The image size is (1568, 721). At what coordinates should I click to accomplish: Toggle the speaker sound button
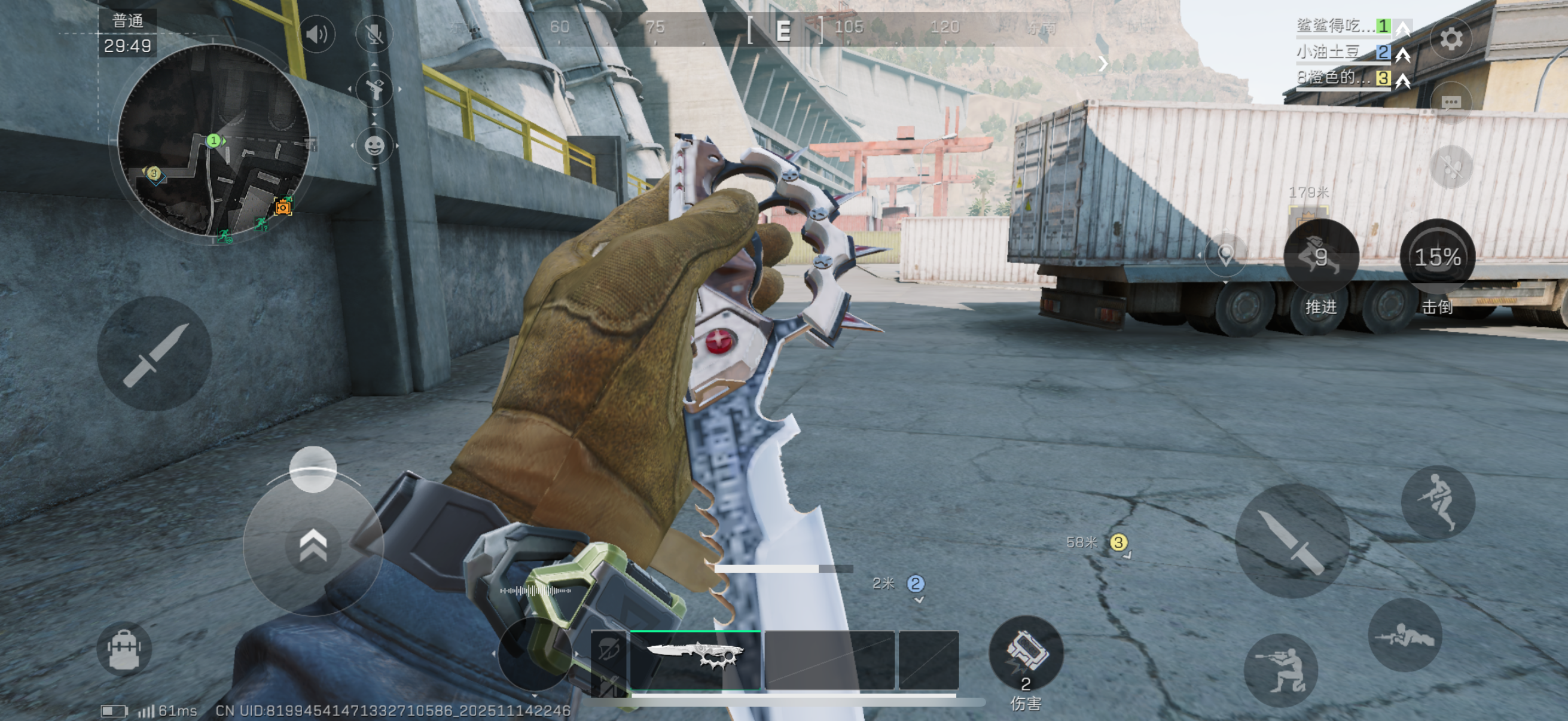pos(317,34)
